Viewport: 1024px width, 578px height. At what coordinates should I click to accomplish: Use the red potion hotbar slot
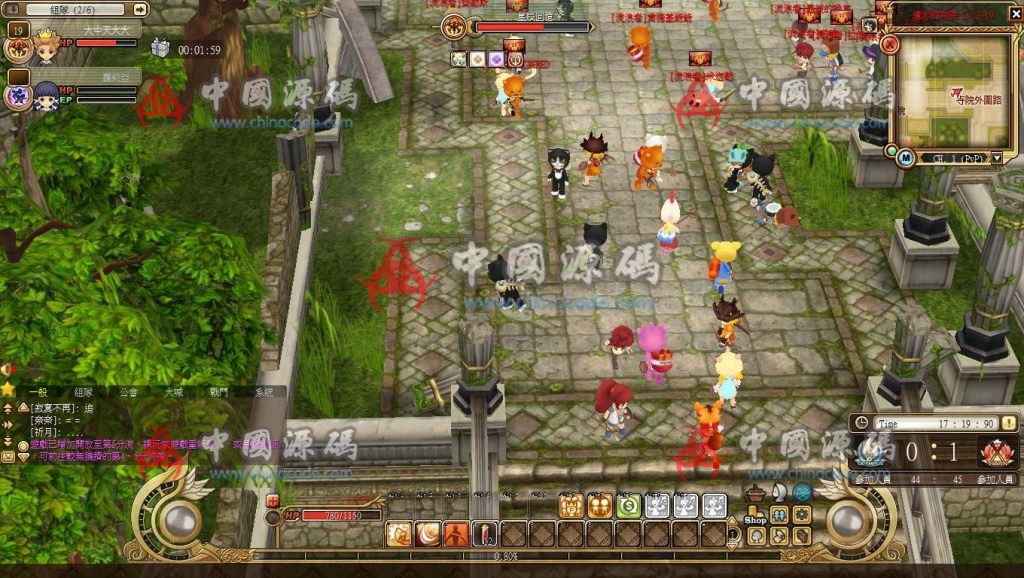coord(485,534)
